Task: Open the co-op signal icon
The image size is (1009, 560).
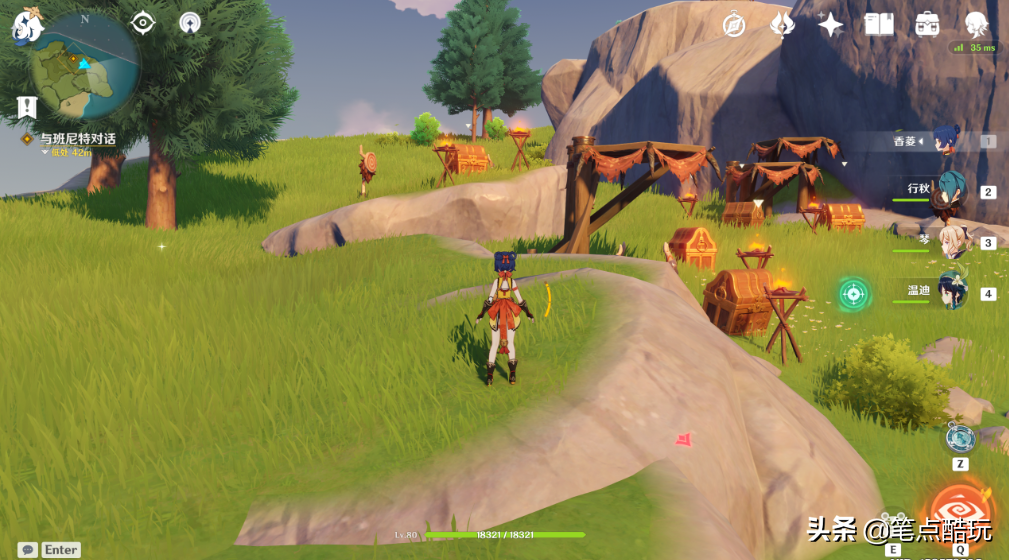Action: [190, 22]
